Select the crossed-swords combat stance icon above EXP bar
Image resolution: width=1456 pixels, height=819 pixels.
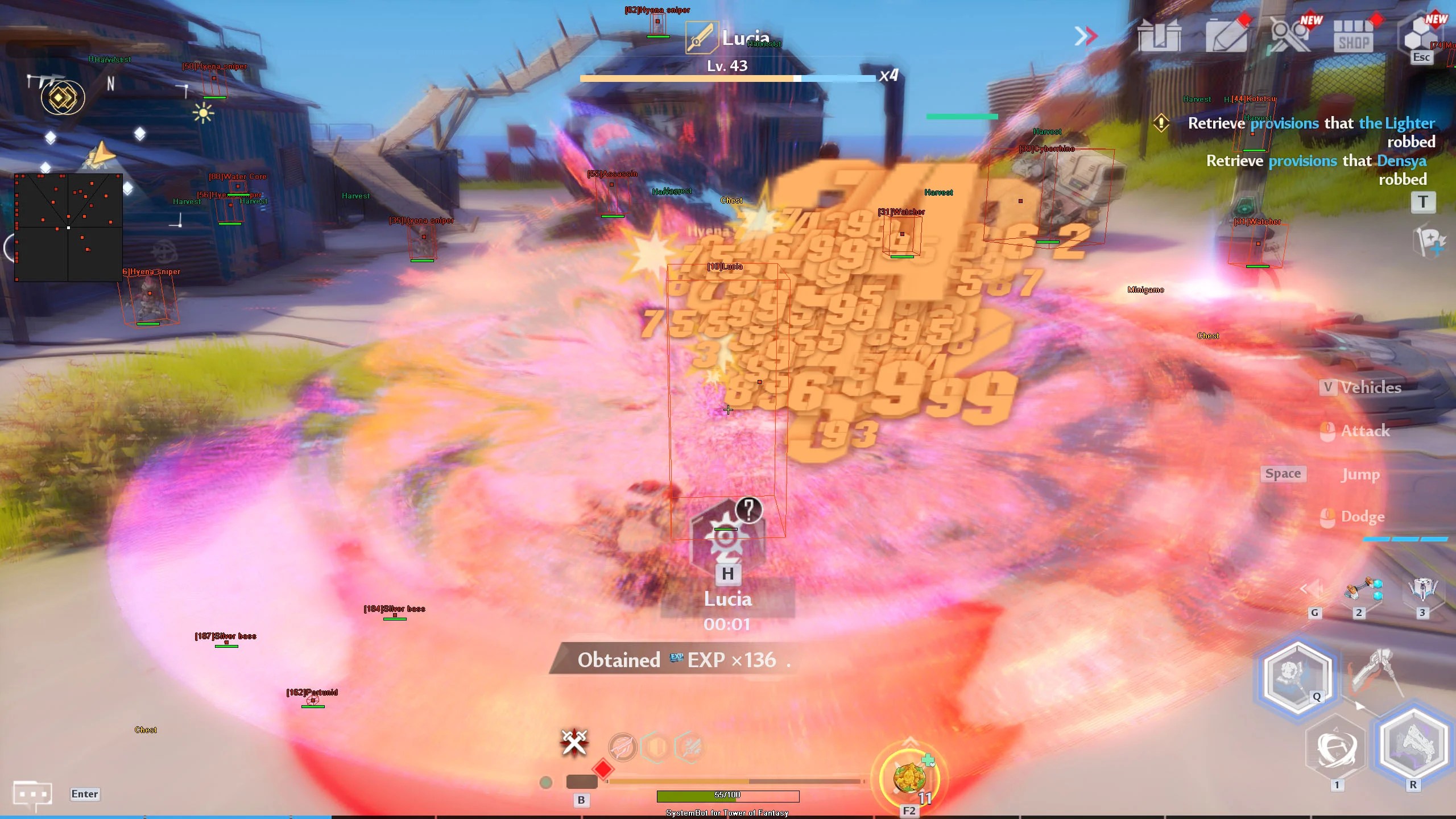click(x=574, y=742)
